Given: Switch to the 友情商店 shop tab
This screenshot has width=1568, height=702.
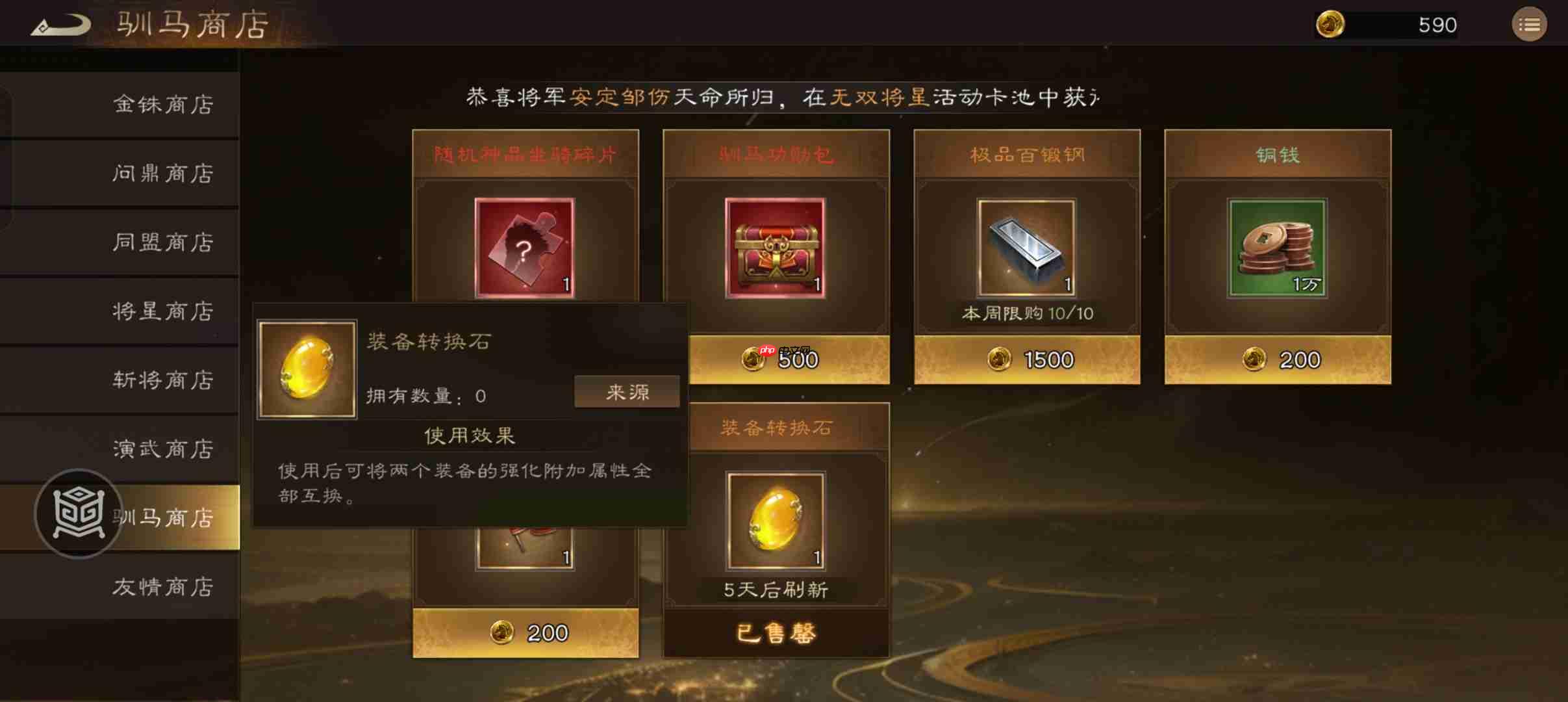Looking at the screenshot, I should click(164, 587).
